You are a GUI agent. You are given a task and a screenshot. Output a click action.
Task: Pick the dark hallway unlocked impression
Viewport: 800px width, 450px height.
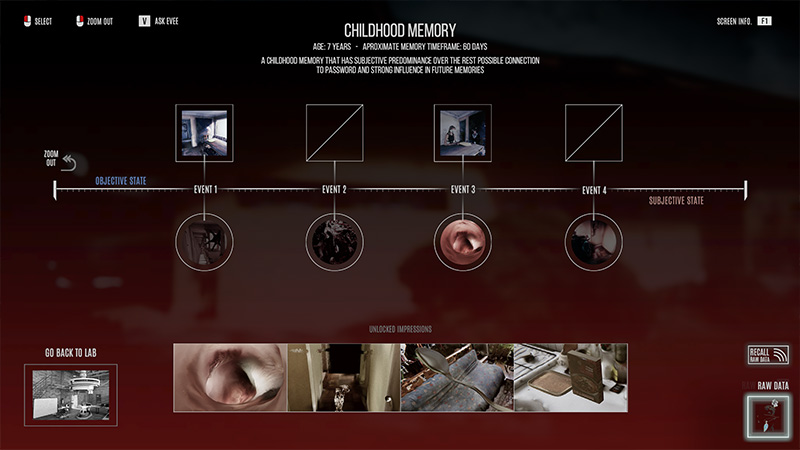[x=343, y=377]
